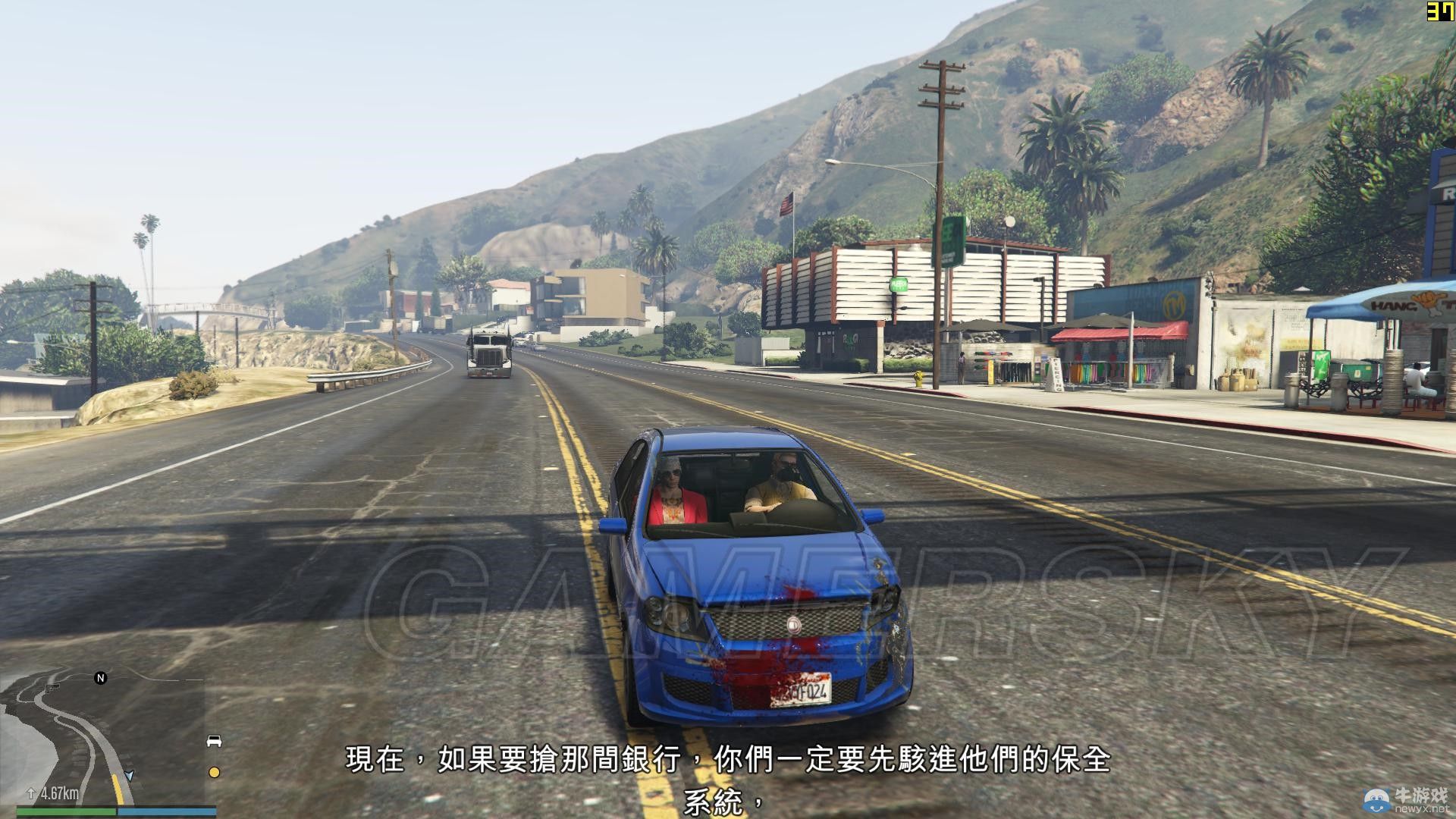Select the black North indicator on the minimap
The width and height of the screenshot is (1456, 819).
tap(101, 677)
